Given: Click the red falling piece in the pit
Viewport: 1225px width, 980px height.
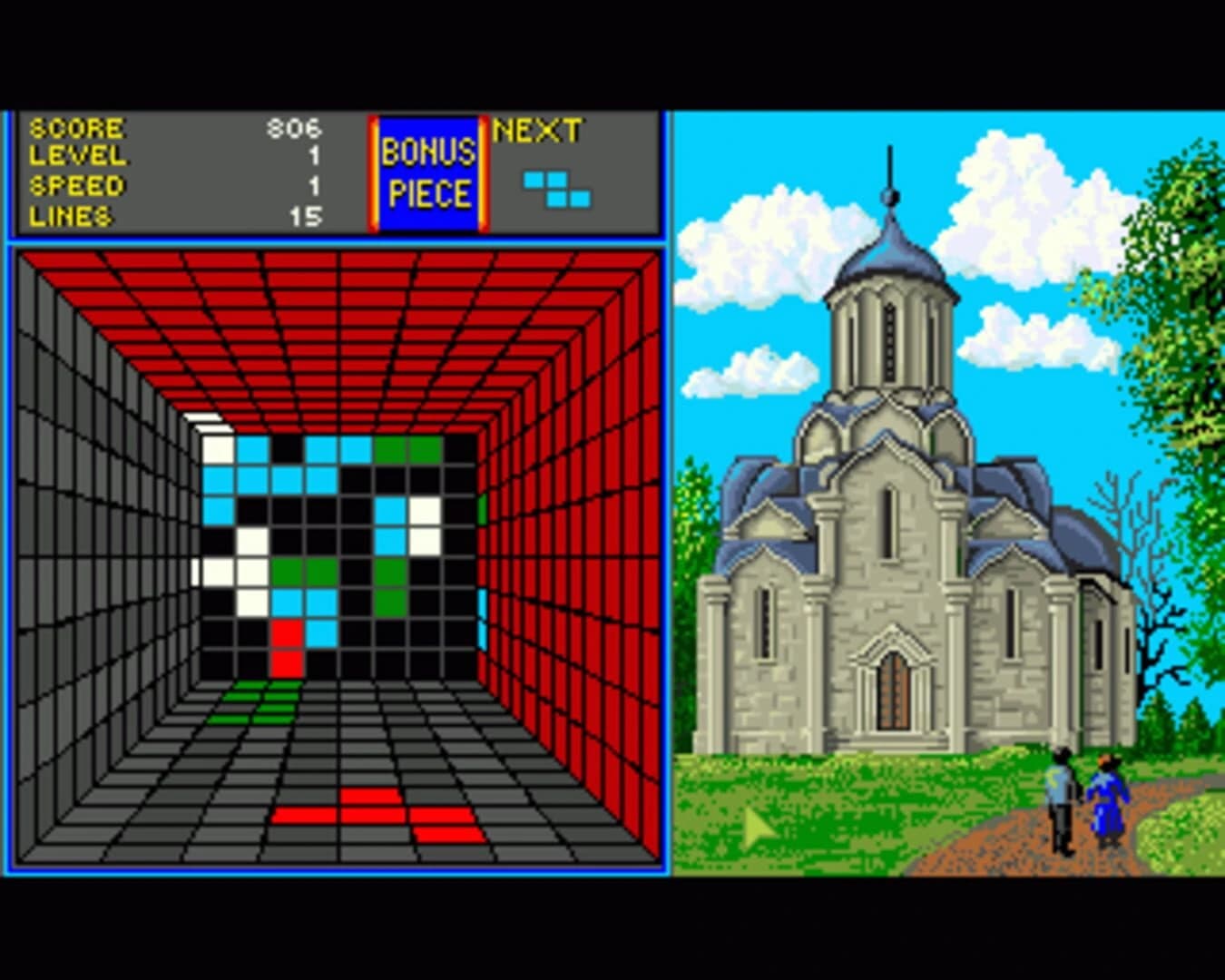Looking at the screenshot, I should pos(289,649).
